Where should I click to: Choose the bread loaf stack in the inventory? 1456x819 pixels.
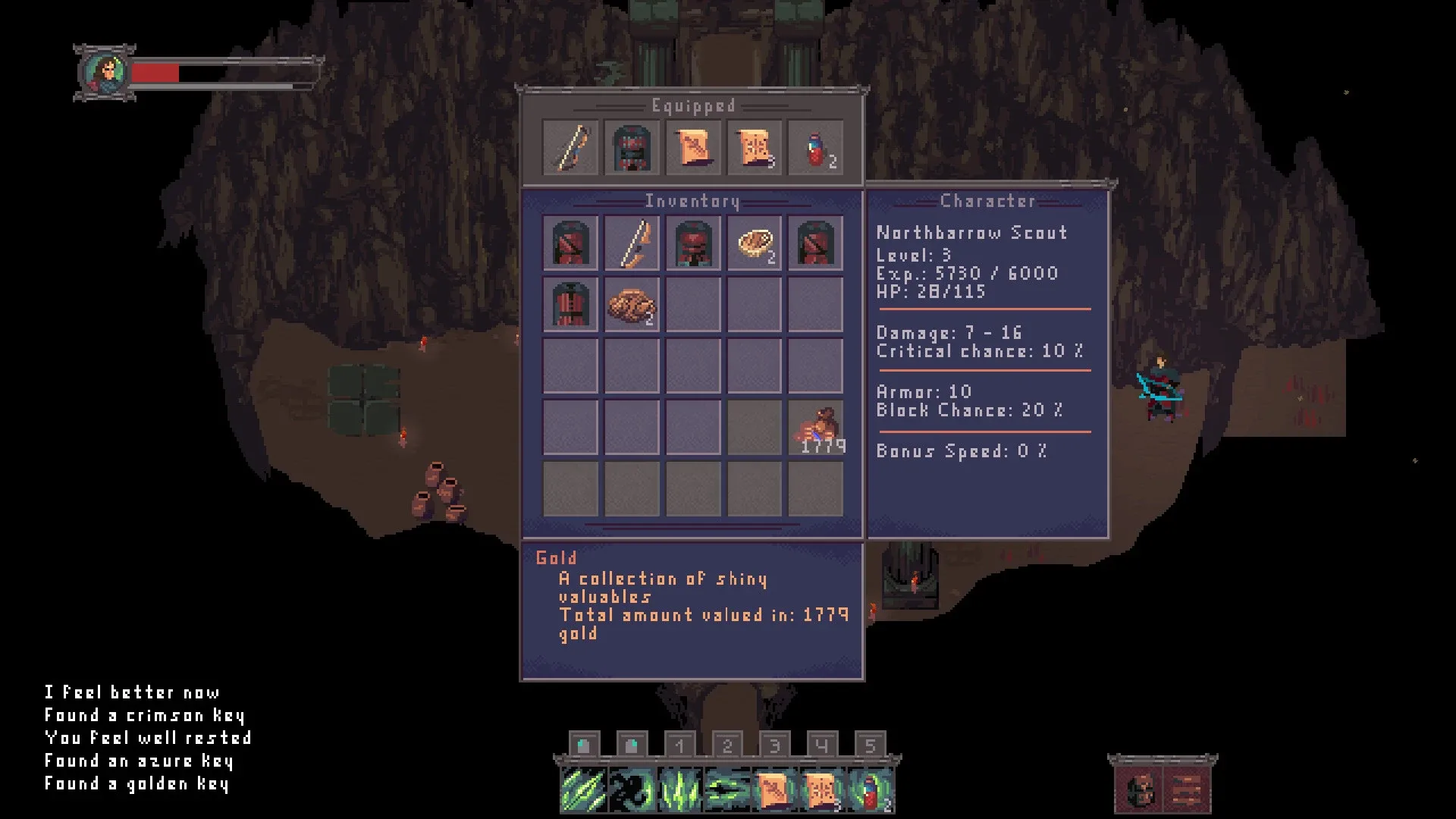[632, 305]
